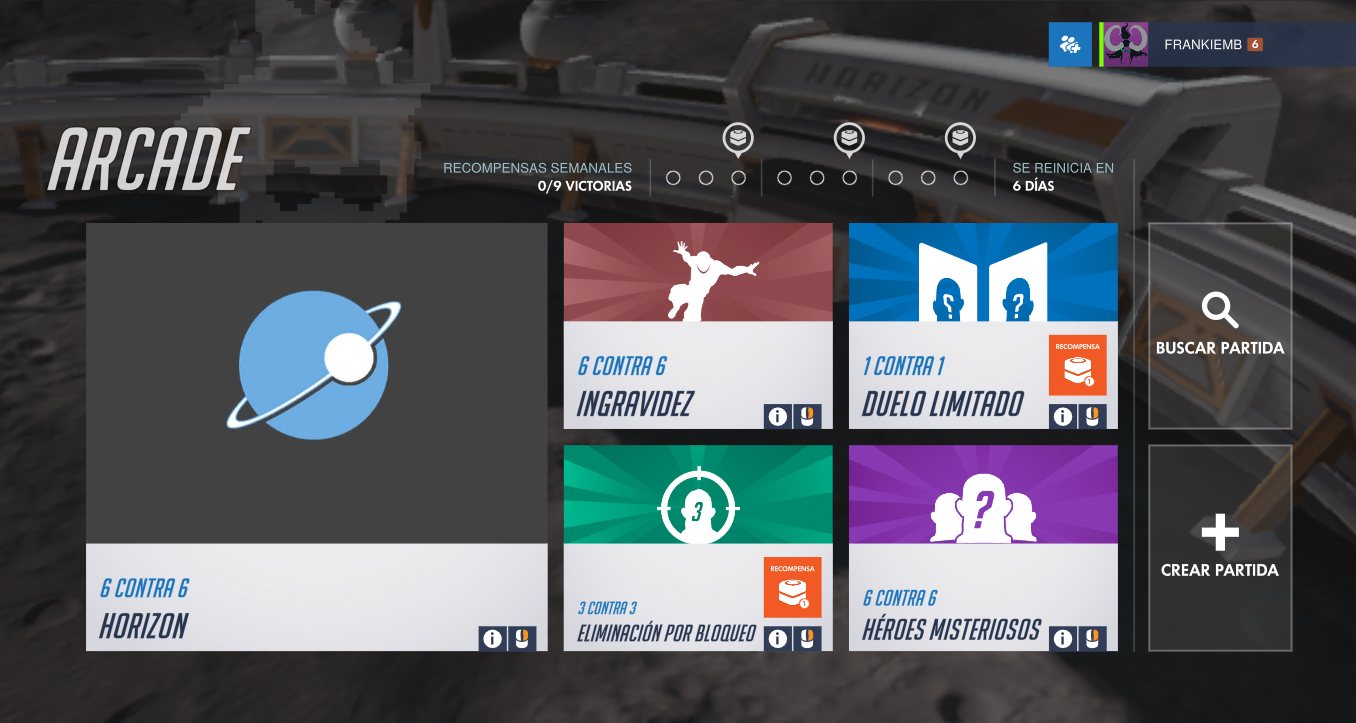Select the first victory progress circle

point(676,177)
